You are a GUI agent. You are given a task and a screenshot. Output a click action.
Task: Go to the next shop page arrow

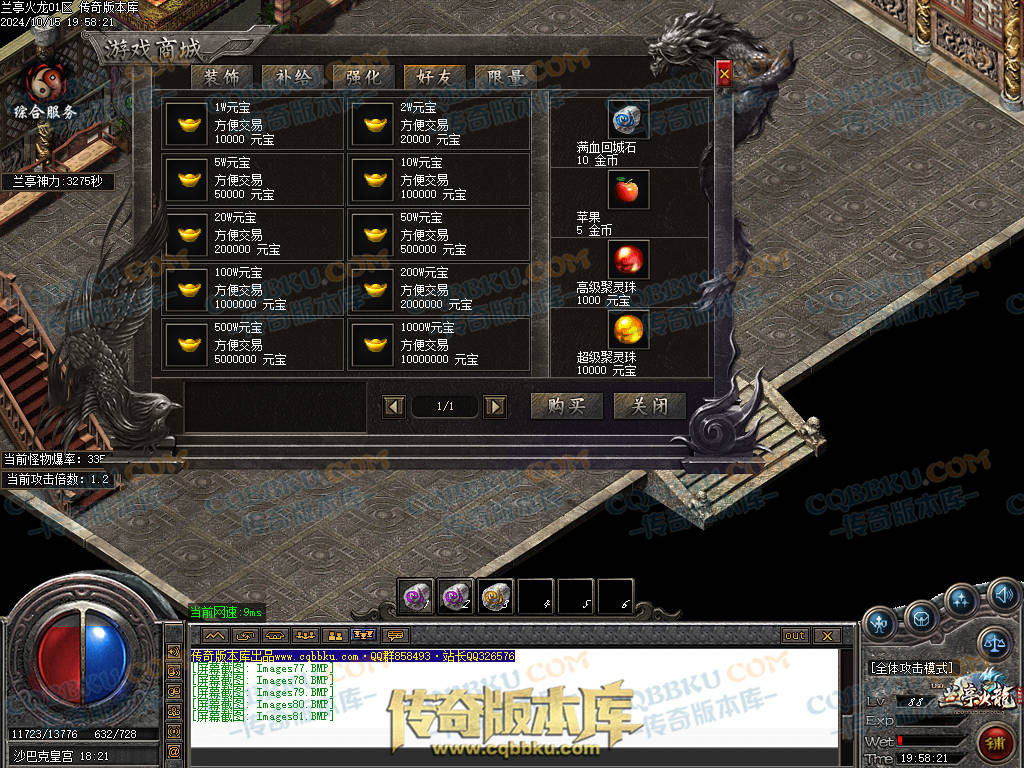click(495, 406)
